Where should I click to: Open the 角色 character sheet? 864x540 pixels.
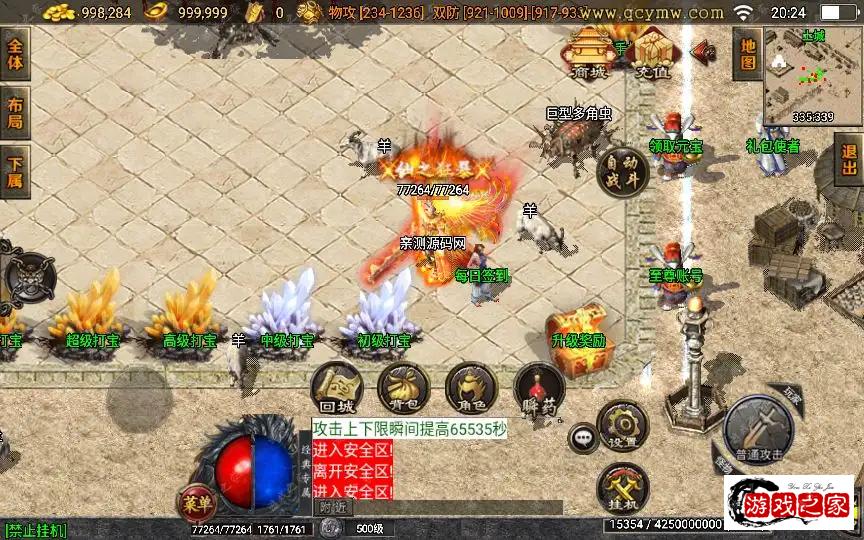click(x=470, y=388)
